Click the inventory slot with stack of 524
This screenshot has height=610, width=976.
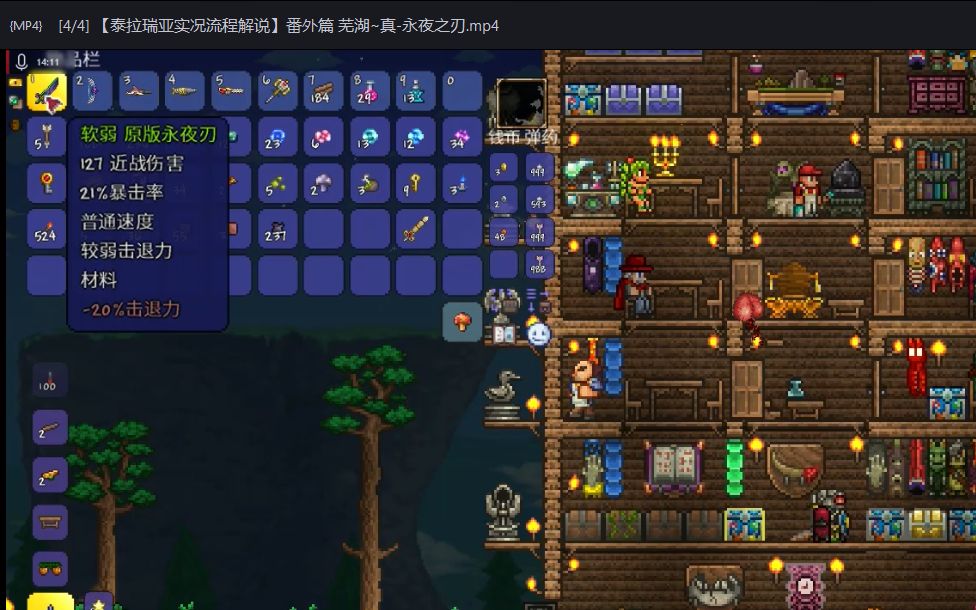[x=47, y=229]
